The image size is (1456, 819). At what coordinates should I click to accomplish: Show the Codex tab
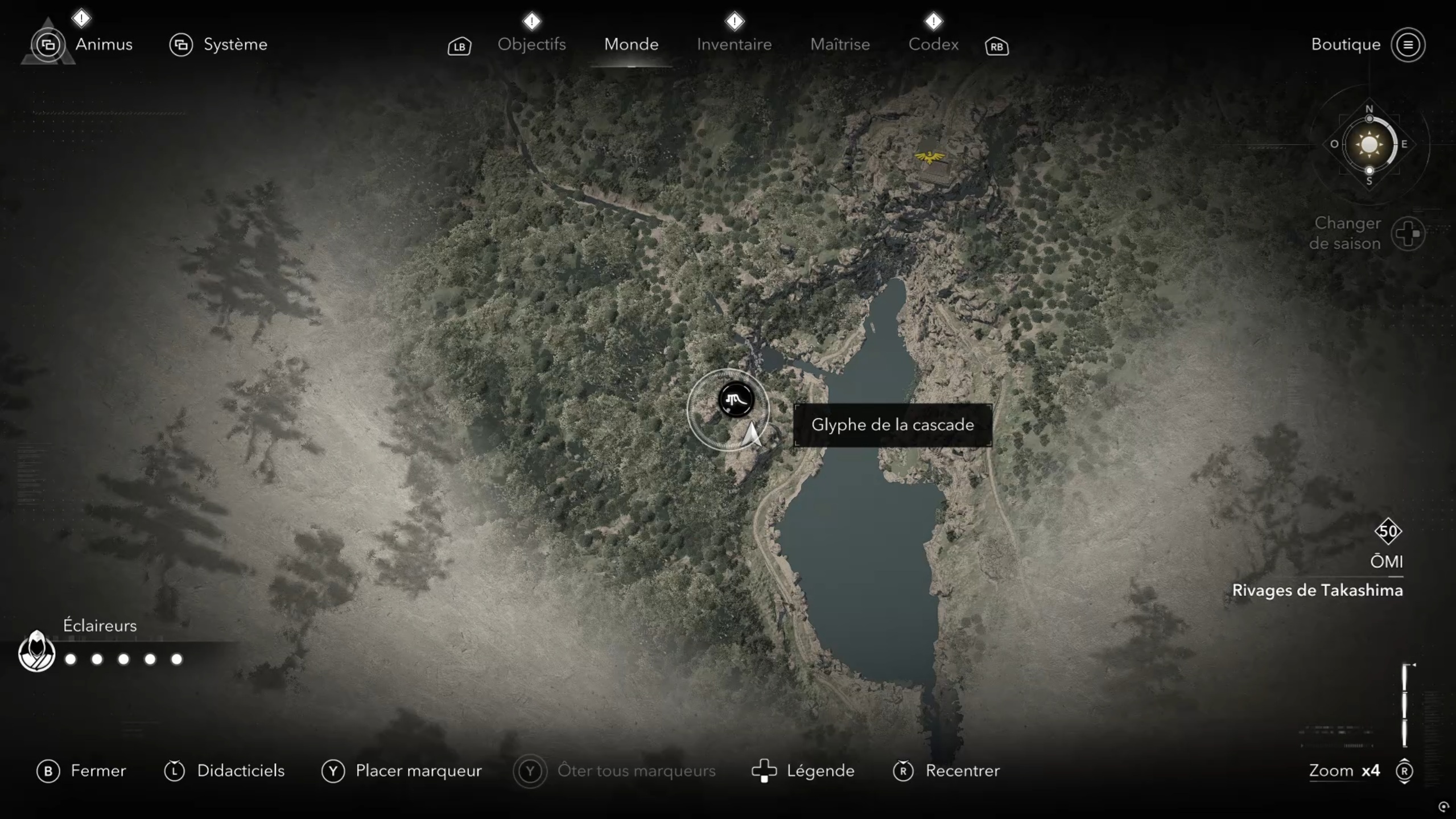tap(933, 44)
